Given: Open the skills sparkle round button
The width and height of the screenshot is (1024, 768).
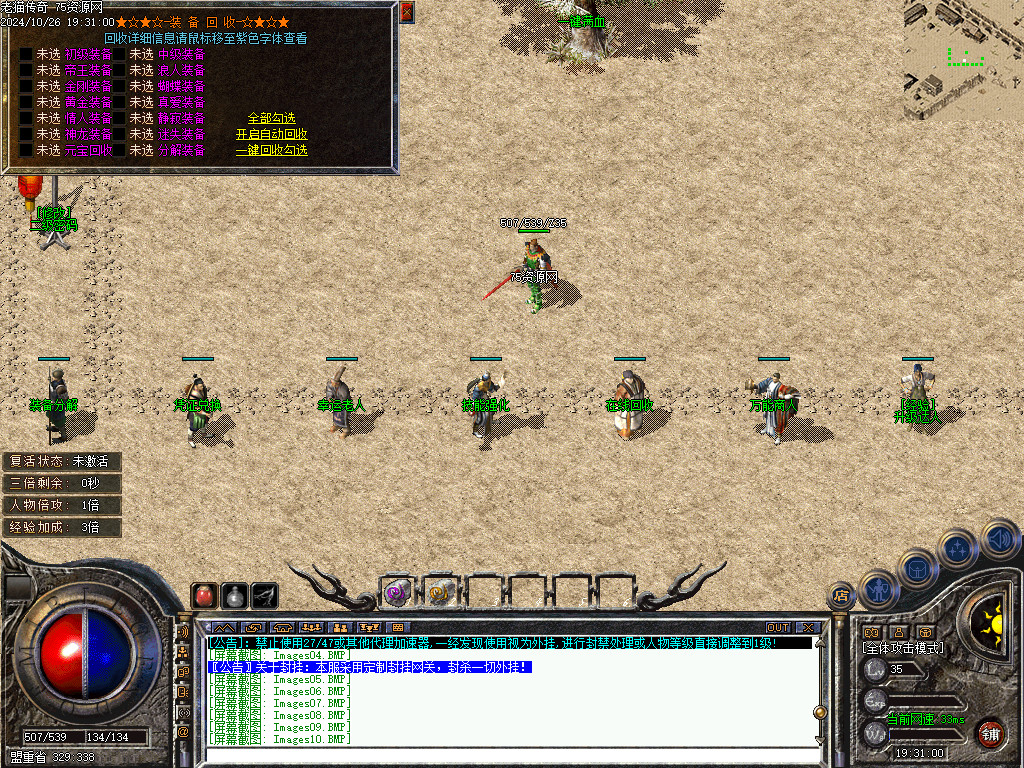Looking at the screenshot, I should tap(958, 548).
